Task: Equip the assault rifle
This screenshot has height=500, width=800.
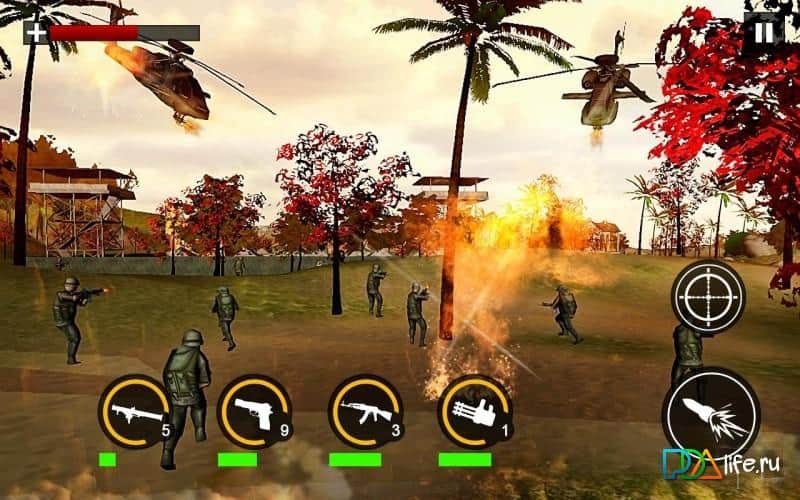Action: click(364, 411)
